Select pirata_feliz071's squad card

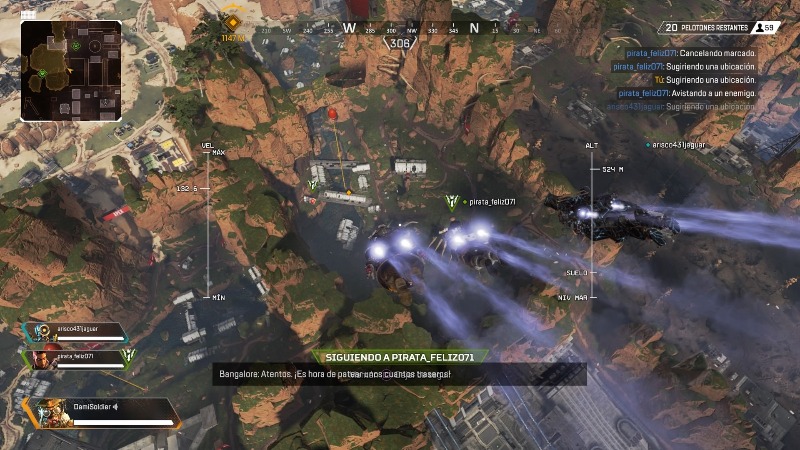[76, 358]
